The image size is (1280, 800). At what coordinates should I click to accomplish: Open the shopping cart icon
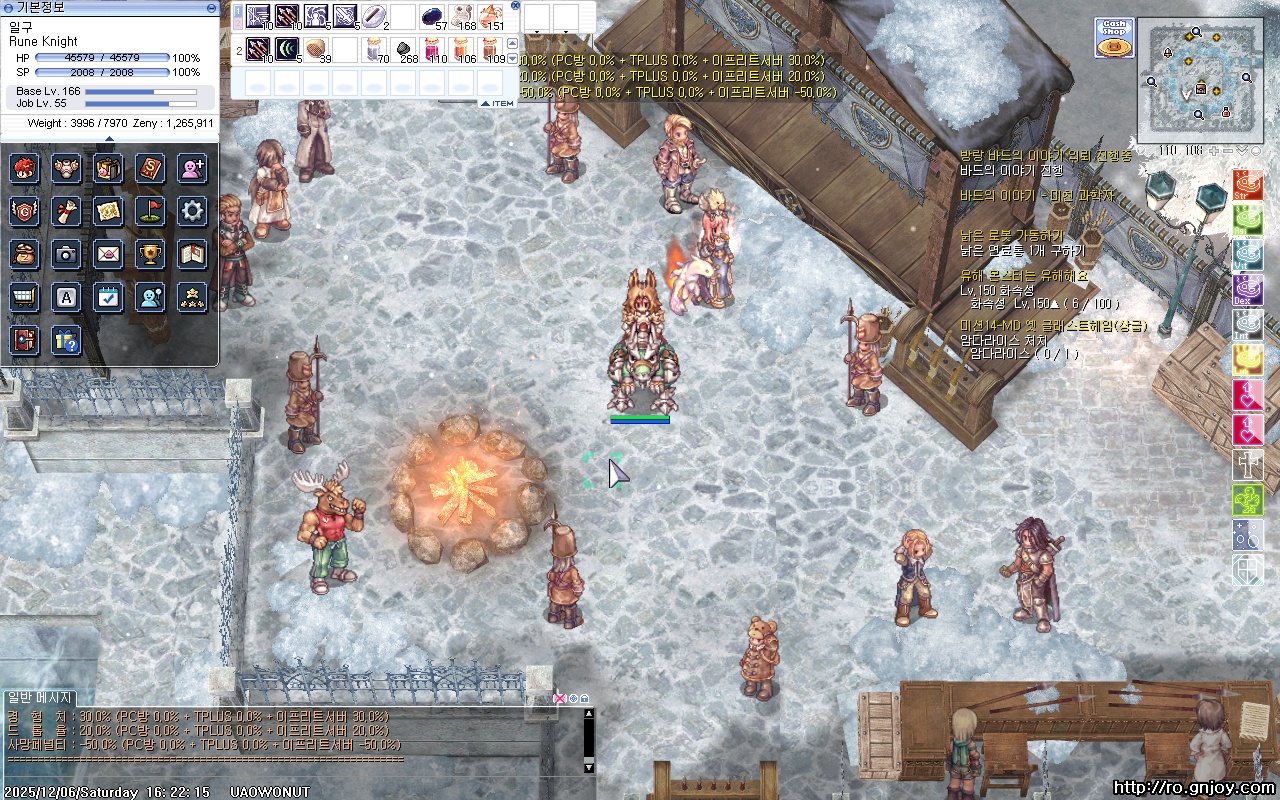pyautogui.click(x=25, y=297)
